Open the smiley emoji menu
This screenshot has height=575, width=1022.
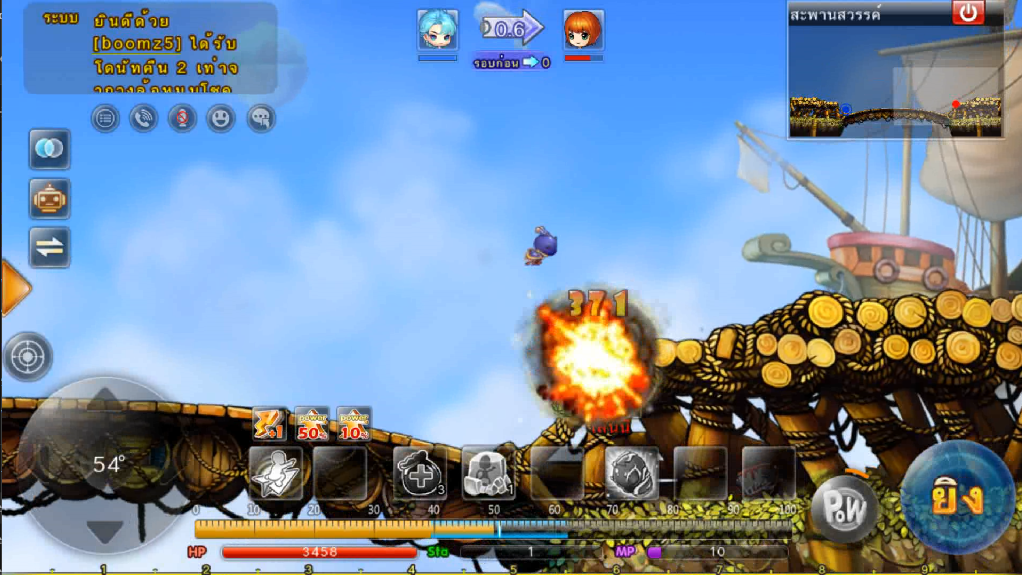click(221, 118)
